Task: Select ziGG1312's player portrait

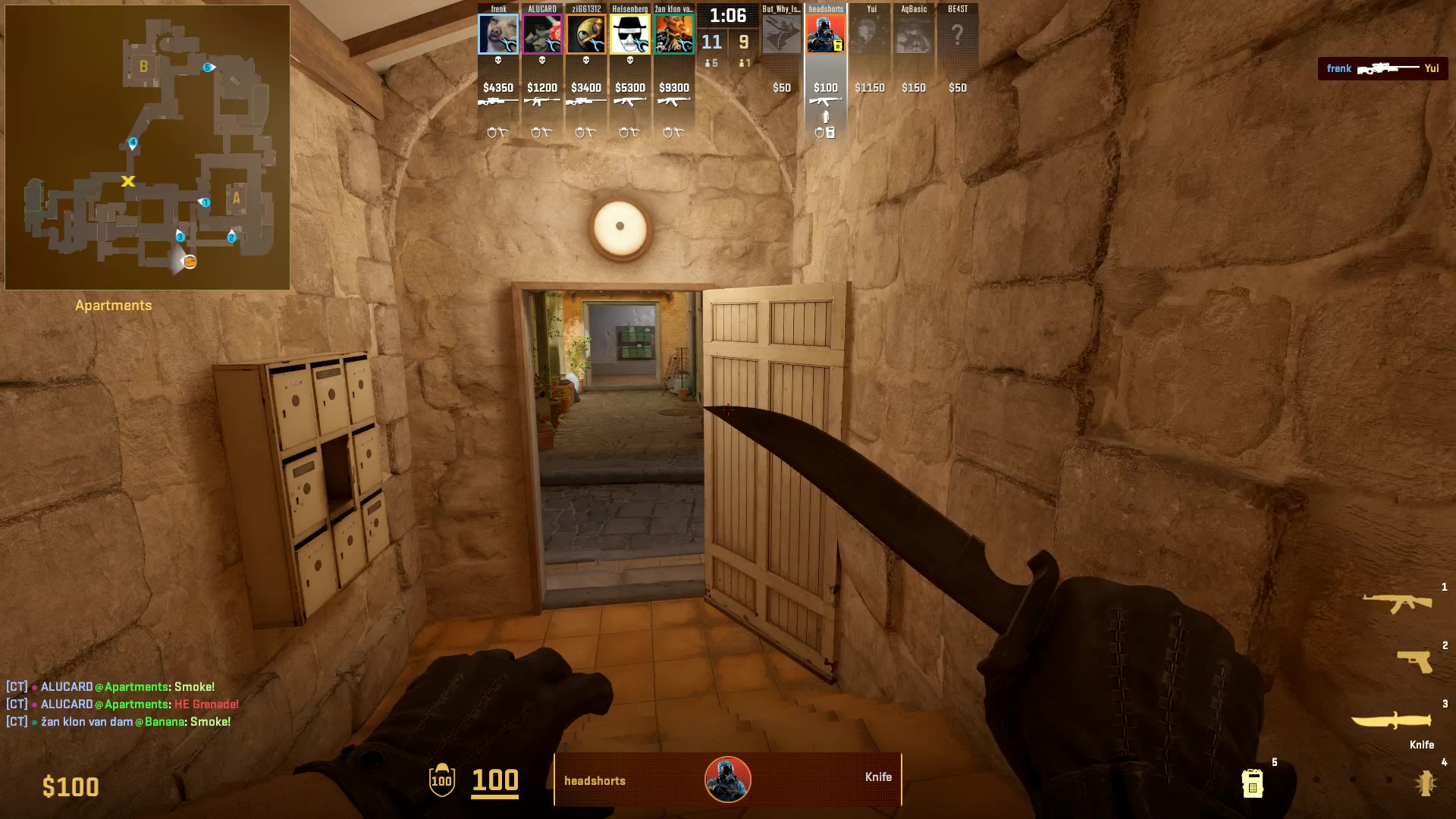Action: tap(586, 34)
